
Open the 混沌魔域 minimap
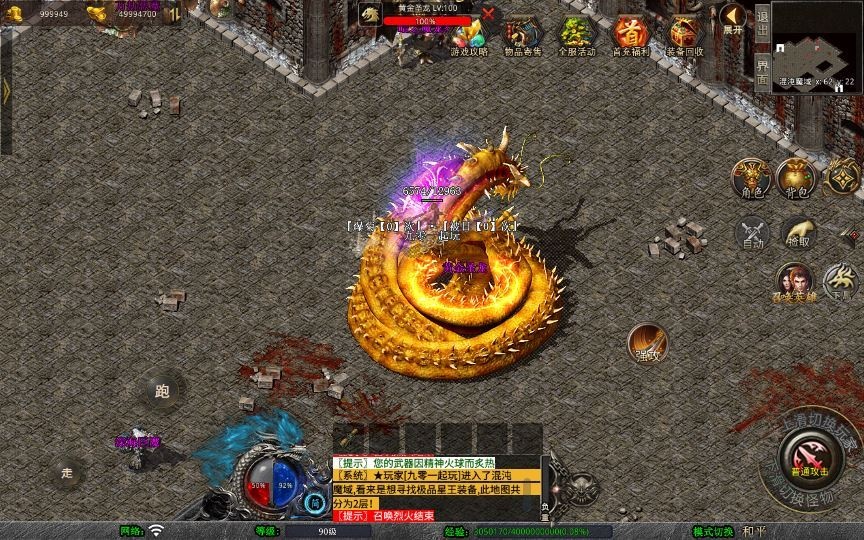click(817, 45)
